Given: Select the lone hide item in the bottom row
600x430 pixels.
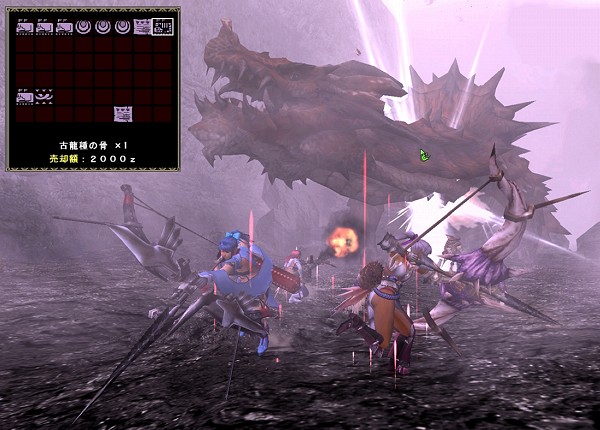Looking at the screenshot, I should 122,113.
